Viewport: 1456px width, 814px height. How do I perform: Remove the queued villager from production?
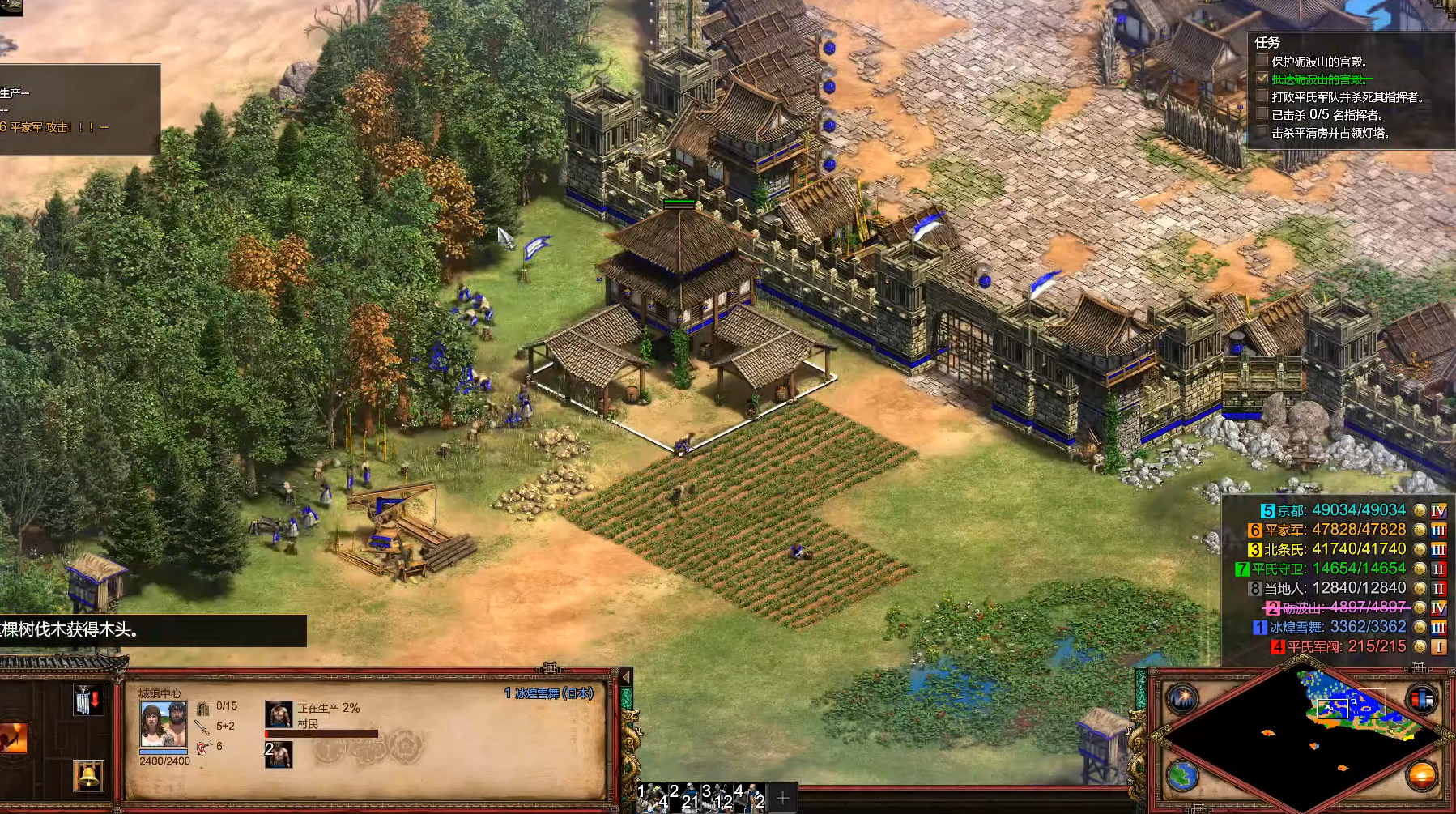click(x=279, y=755)
